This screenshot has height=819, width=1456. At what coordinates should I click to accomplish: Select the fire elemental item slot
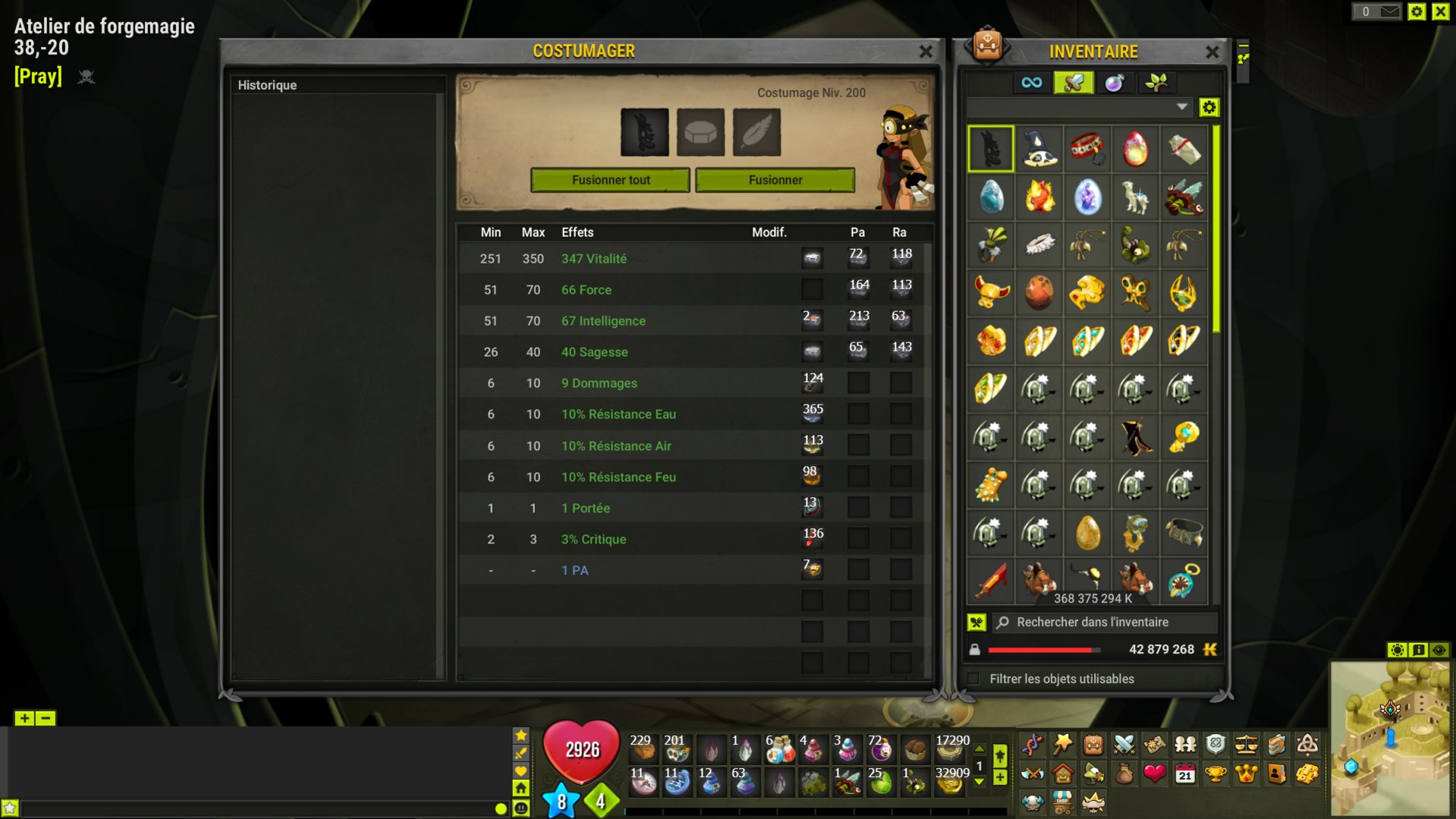pos(1039,197)
